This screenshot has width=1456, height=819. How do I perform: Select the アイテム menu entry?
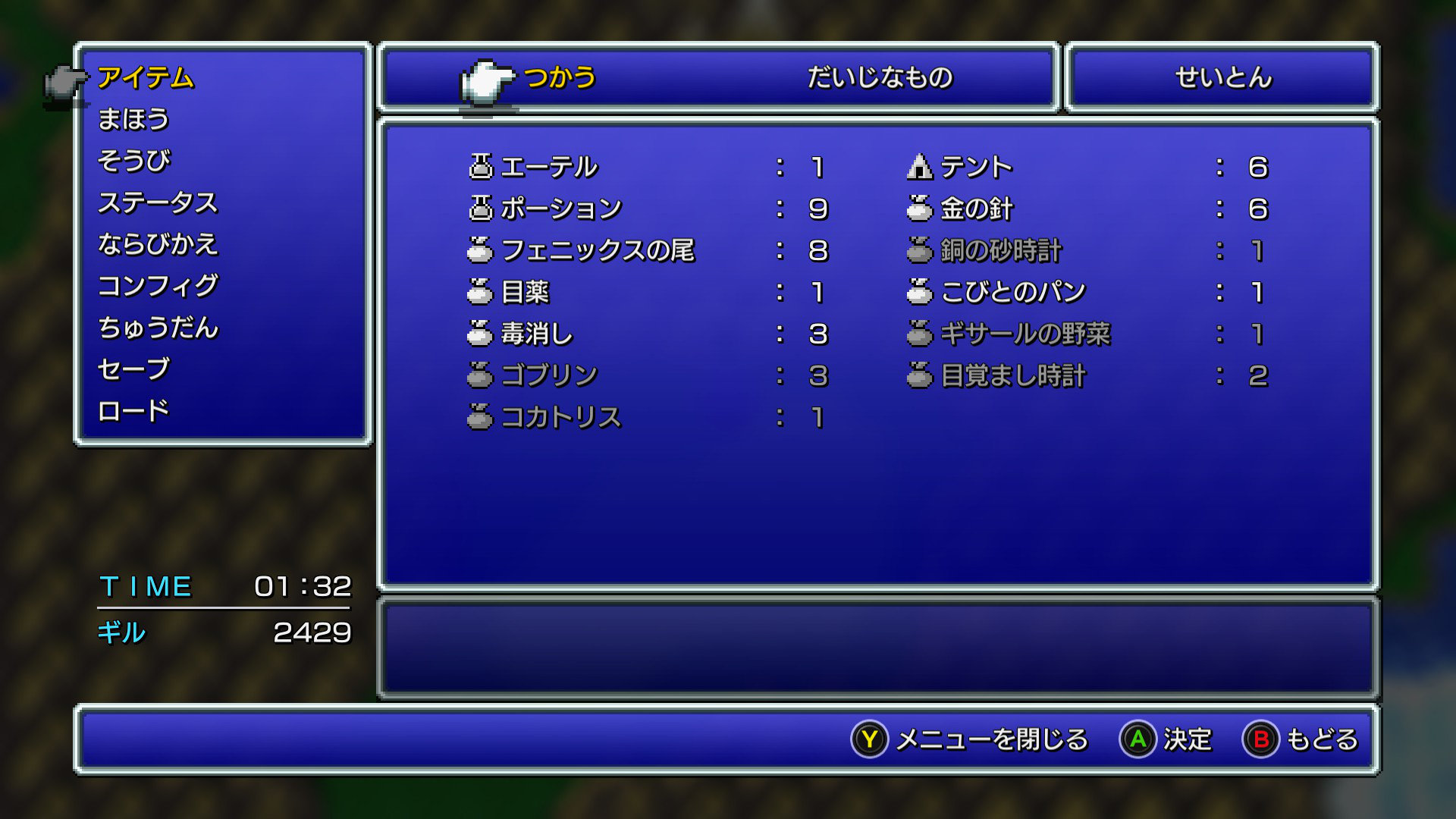click(x=146, y=77)
